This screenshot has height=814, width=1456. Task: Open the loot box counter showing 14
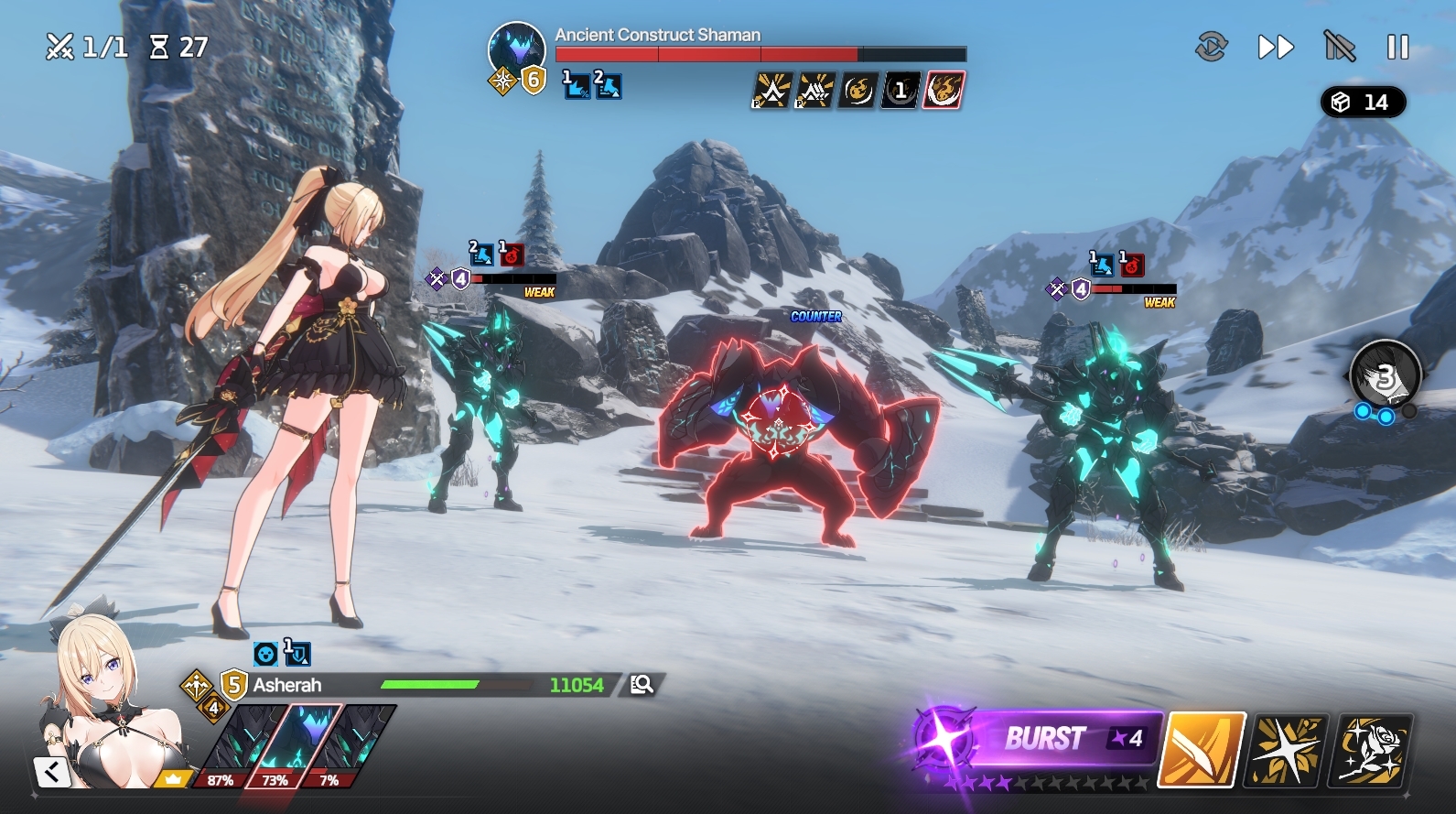click(x=1362, y=103)
